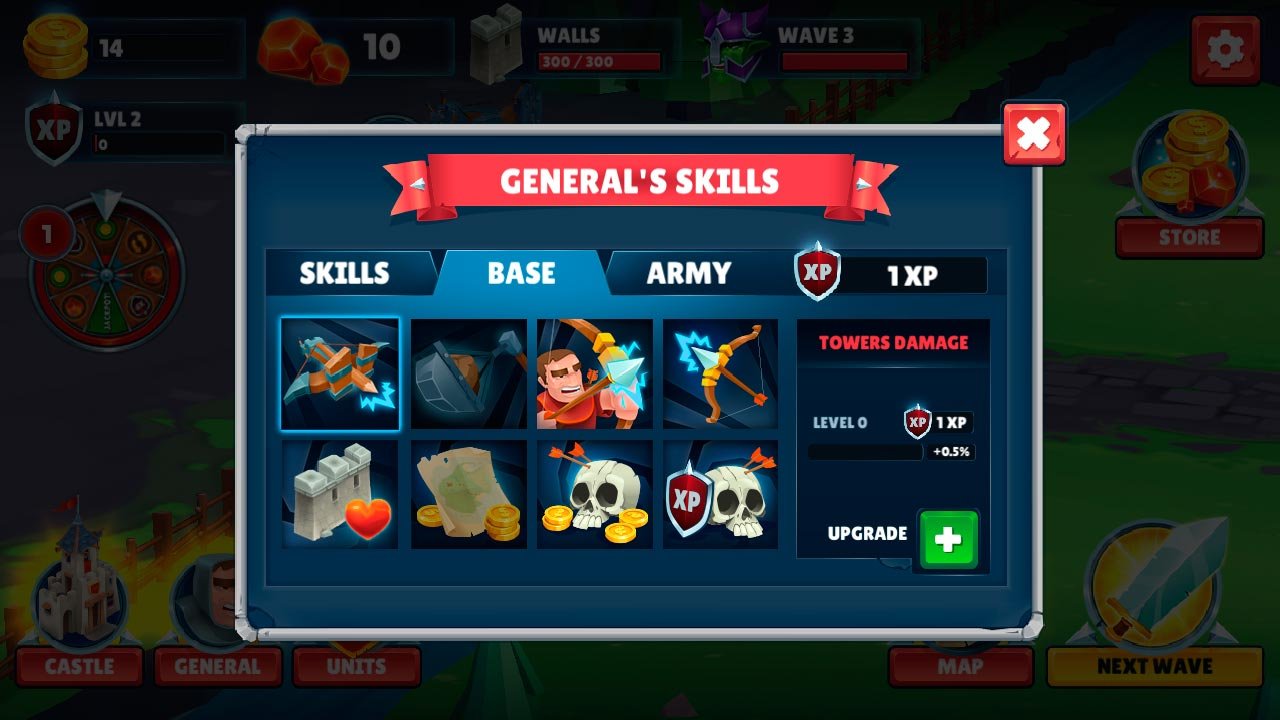Pick the lightning bow skill icon
The height and width of the screenshot is (720, 1280).
click(x=721, y=374)
